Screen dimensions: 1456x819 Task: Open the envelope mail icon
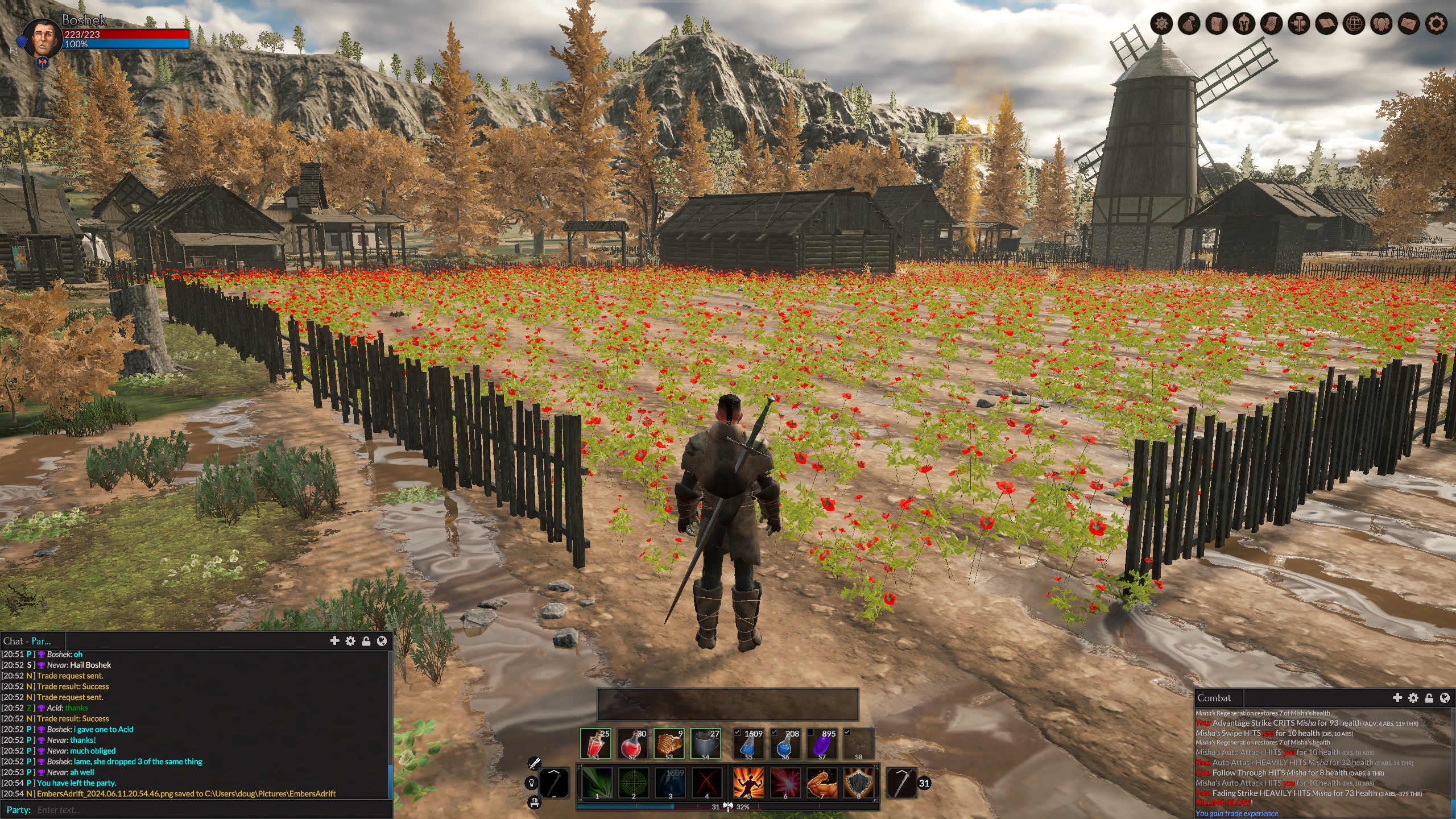1409,24
